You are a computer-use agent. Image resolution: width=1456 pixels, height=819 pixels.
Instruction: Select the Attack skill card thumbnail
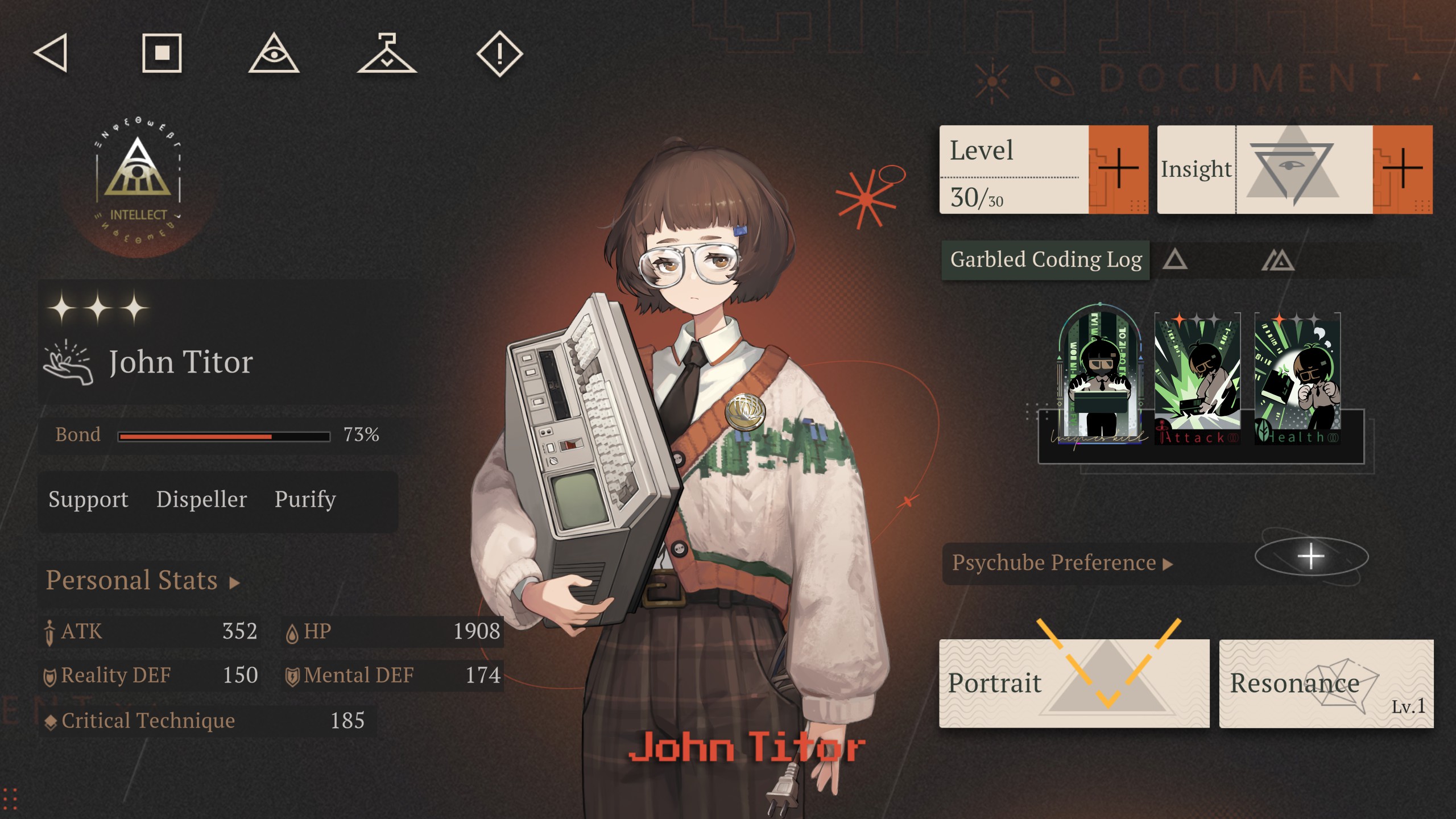1197,375
